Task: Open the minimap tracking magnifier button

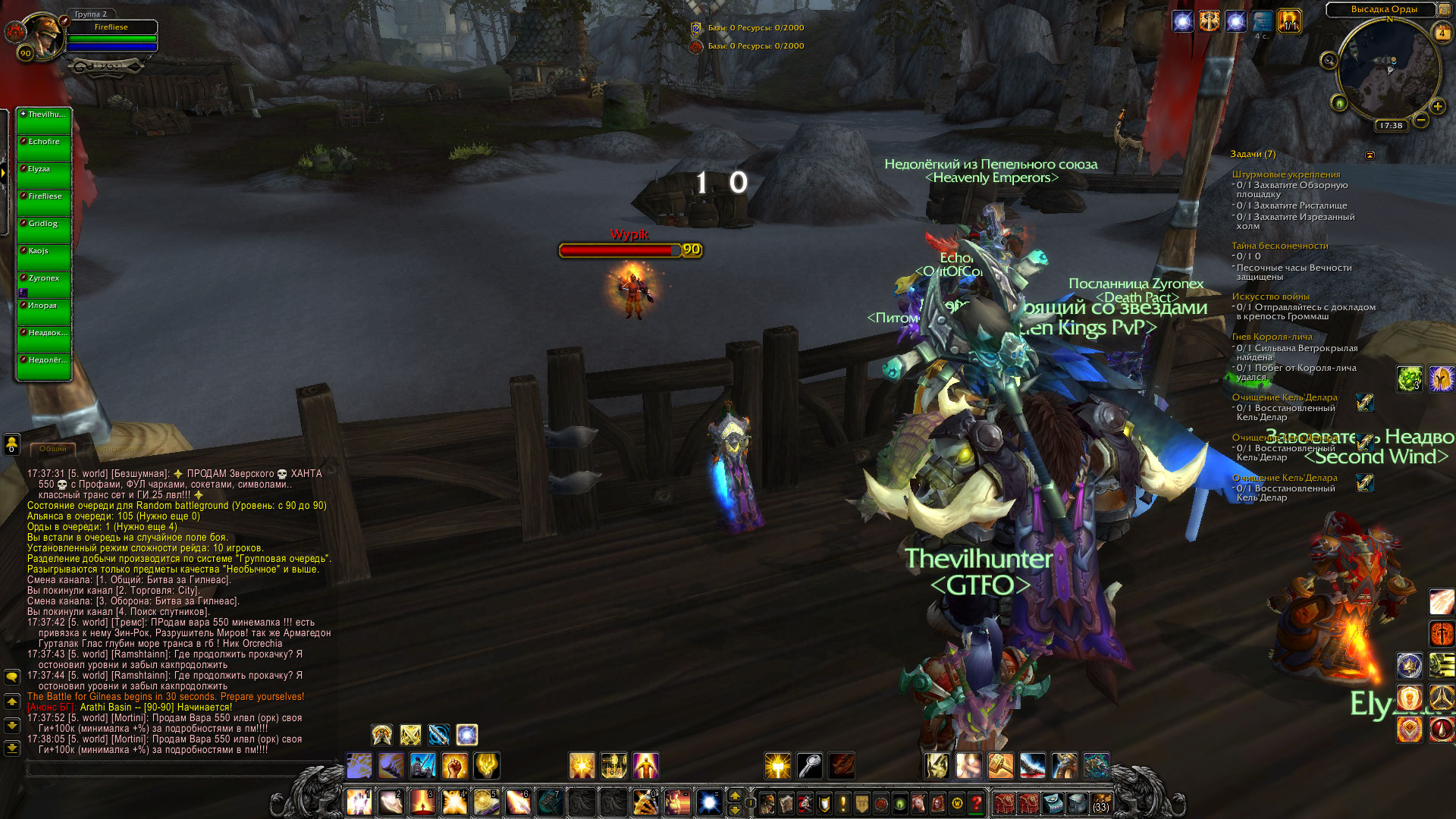Action: [x=1329, y=61]
